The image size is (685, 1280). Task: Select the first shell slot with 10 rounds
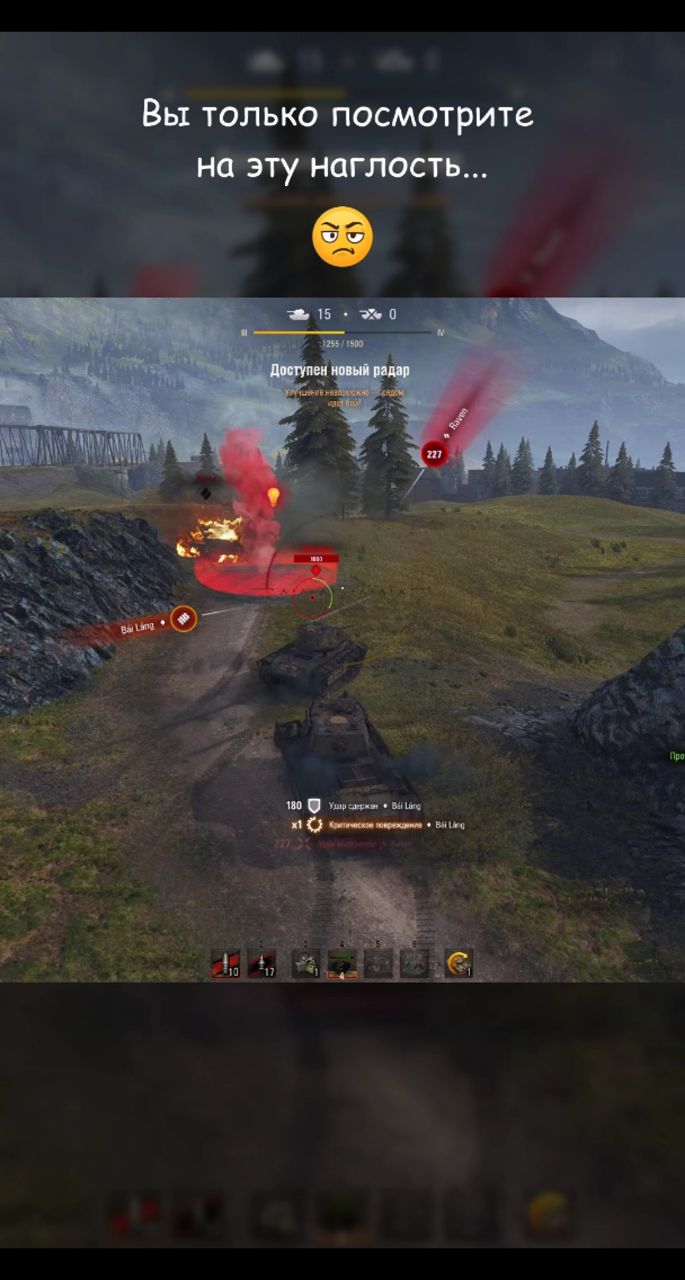click(x=225, y=963)
